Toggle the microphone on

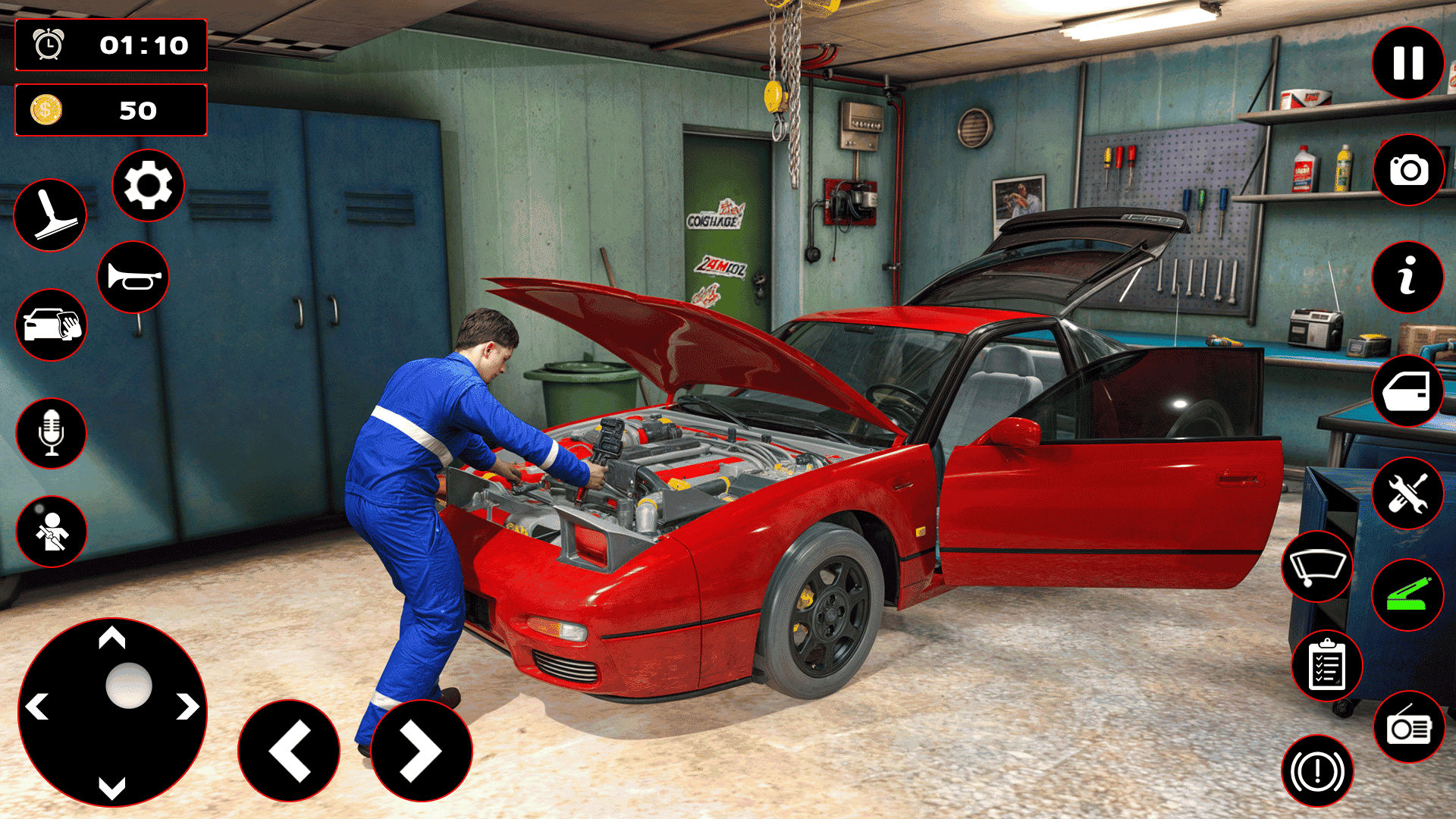coord(50,434)
